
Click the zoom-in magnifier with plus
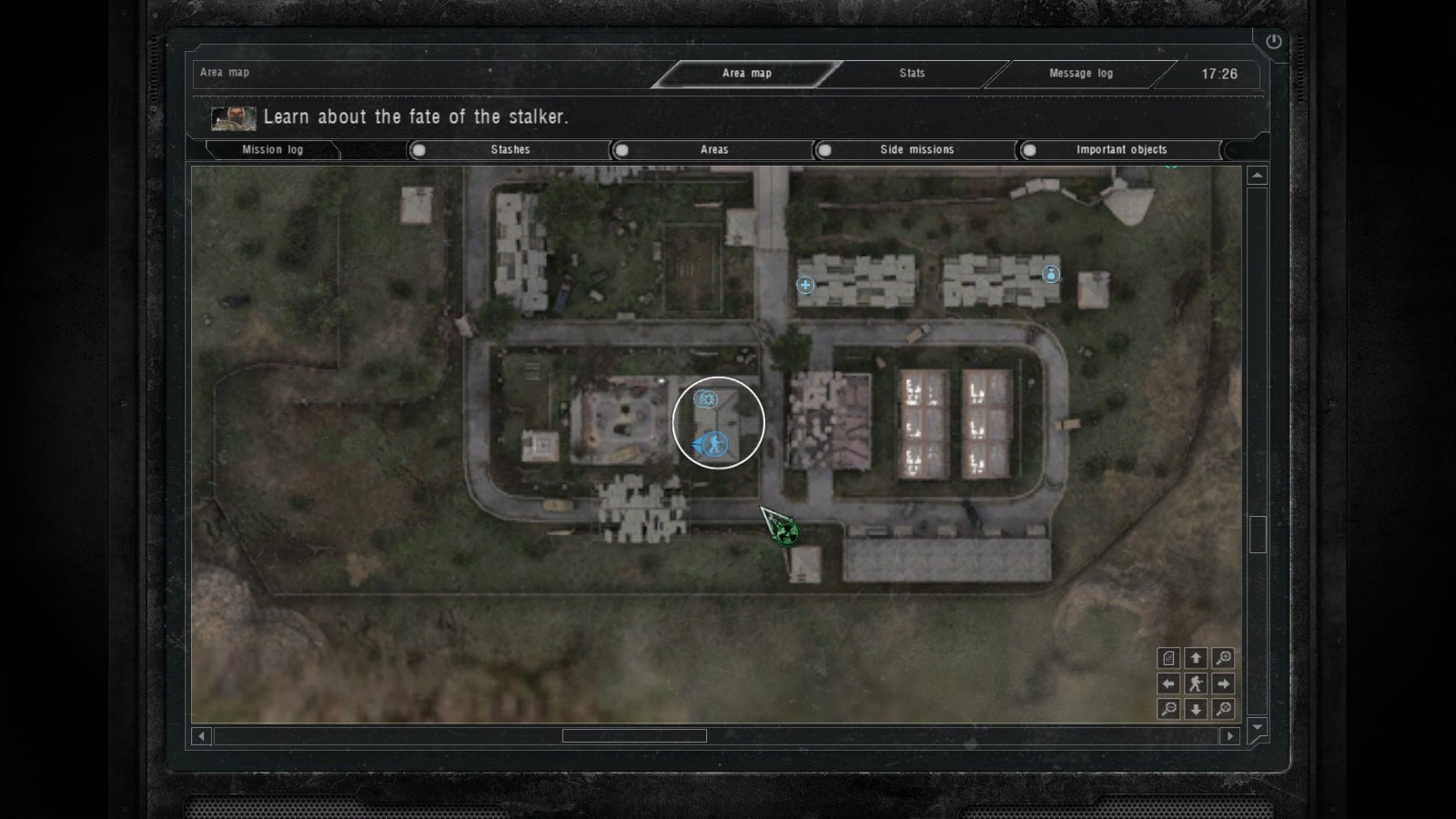pos(1223,658)
